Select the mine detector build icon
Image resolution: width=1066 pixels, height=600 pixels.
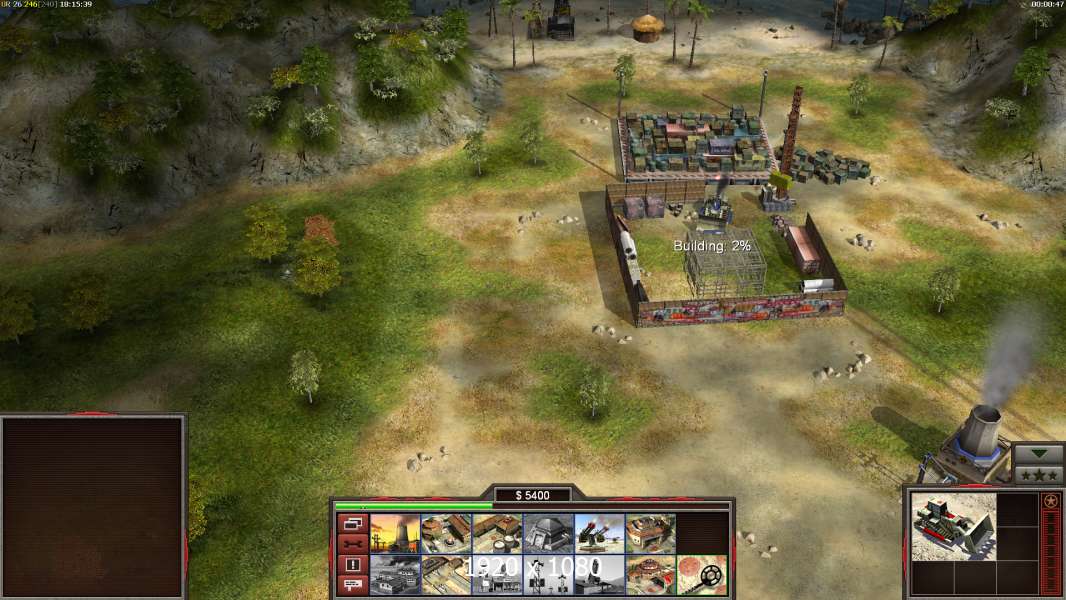(701, 575)
